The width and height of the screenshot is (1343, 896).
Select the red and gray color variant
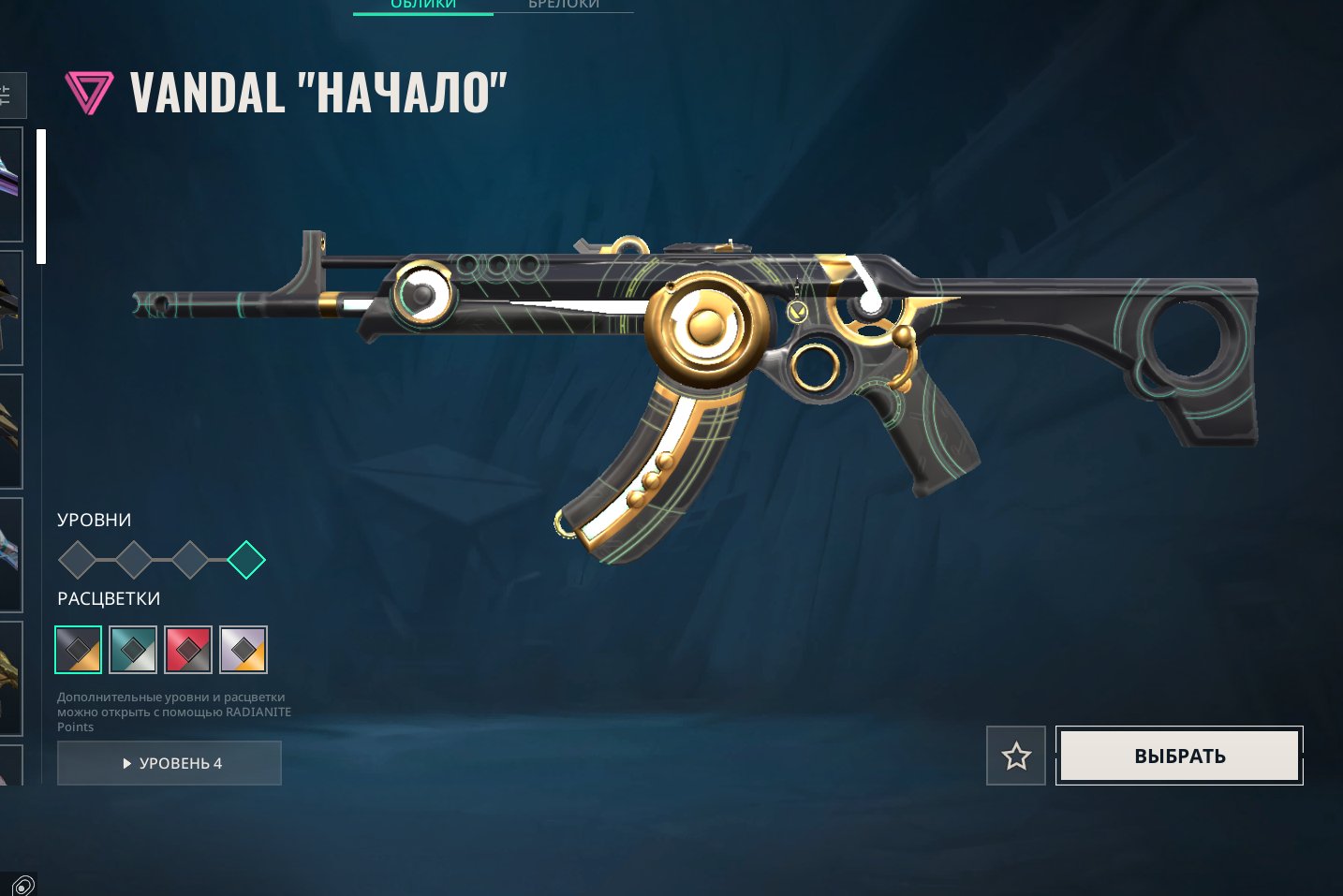pos(188,650)
